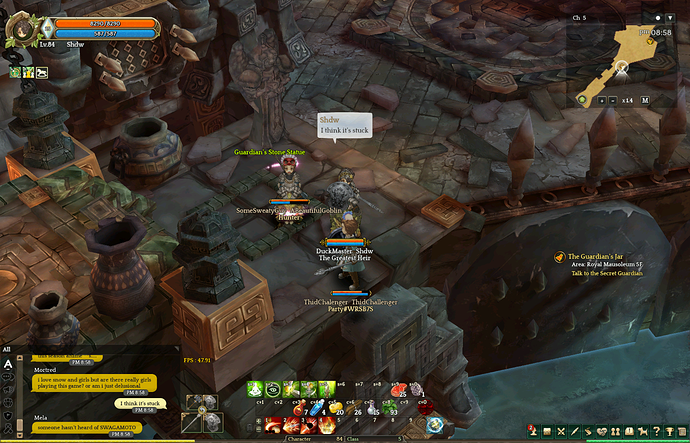690x443 pixels.
Task: Open the chat options A button
Action: point(8,366)
